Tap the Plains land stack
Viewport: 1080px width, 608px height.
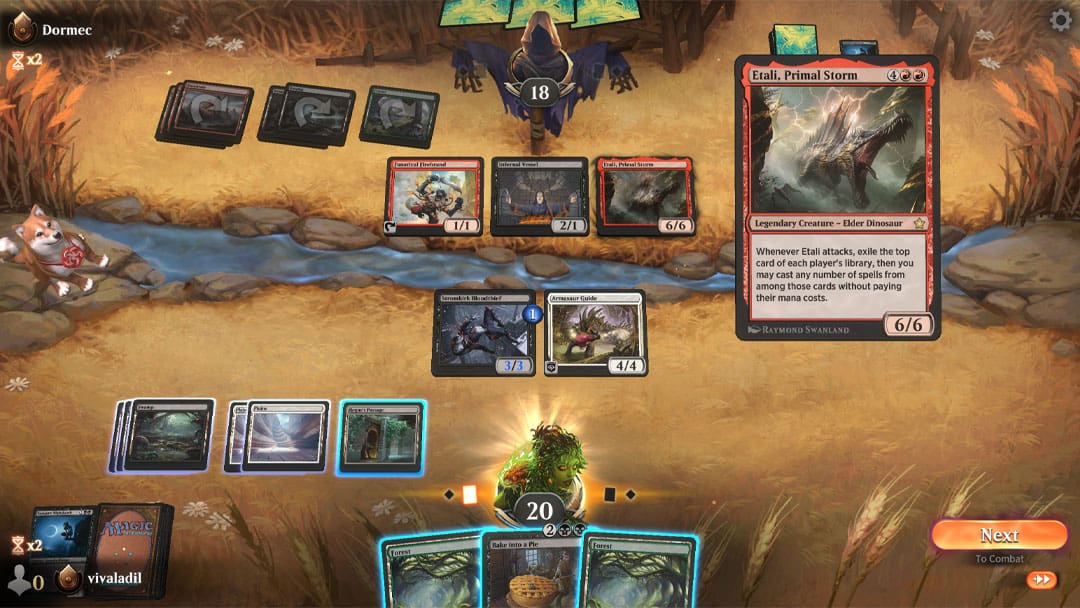[x=284, y=435]
